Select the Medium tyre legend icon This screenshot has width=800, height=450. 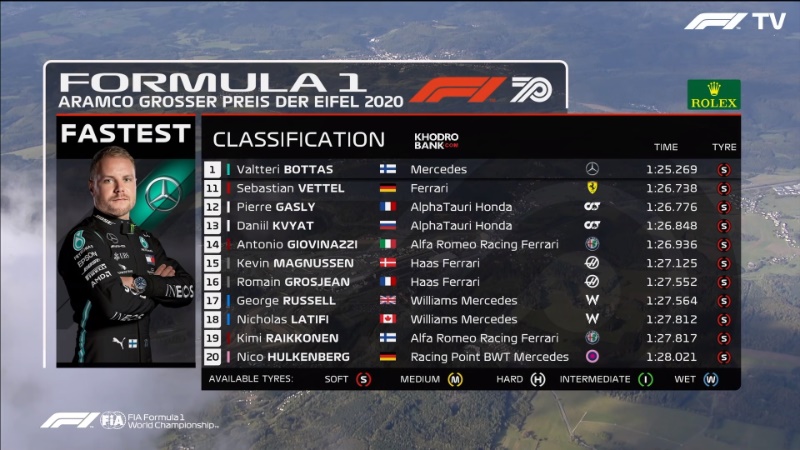click(455, 380)
